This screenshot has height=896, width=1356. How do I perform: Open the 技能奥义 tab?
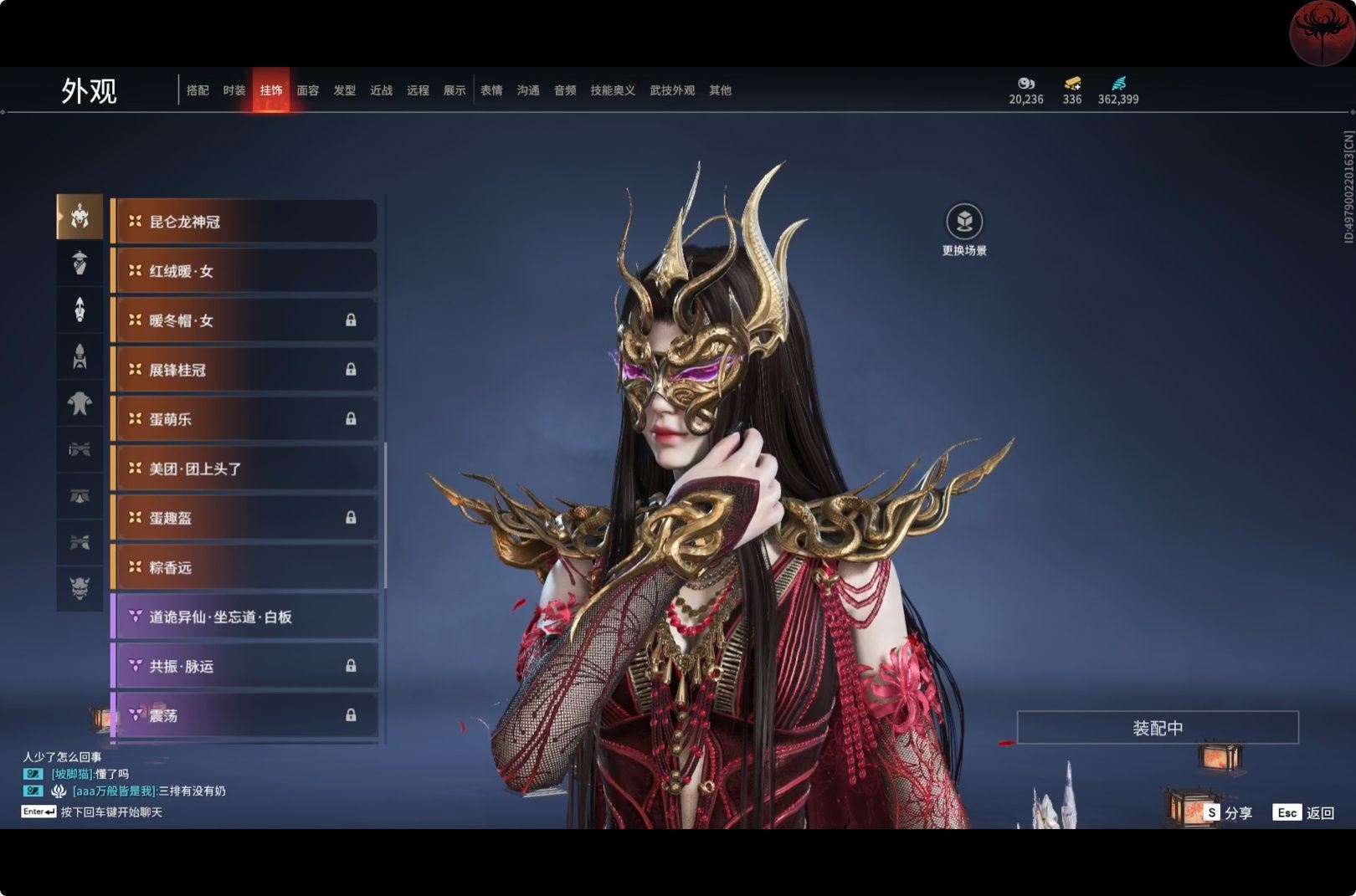tap(613, 90)
